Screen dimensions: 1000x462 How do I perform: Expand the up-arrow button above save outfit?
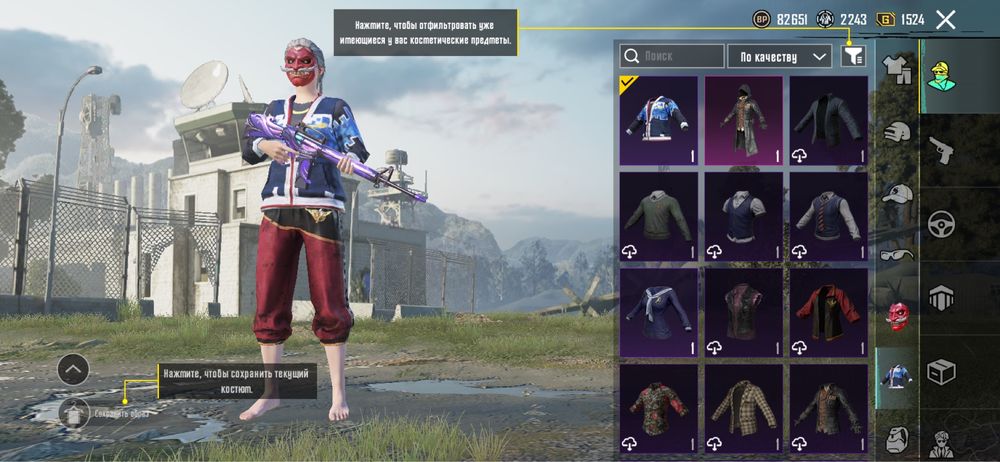click(x=73, y=370)
